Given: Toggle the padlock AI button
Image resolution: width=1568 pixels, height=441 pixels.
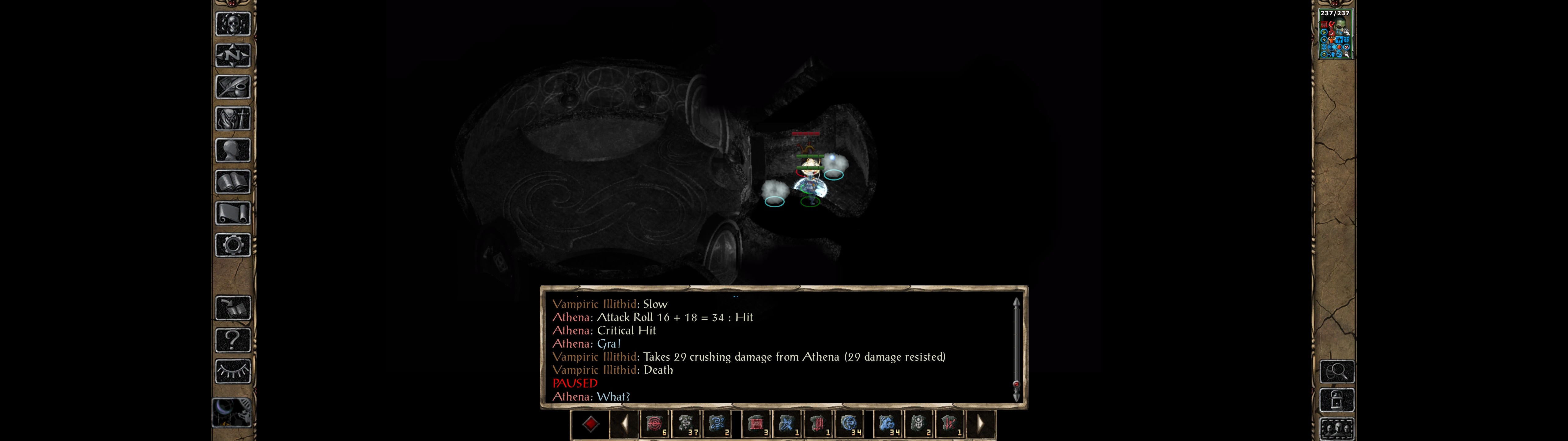Looking at the screenshot, I should [x=1337, y=401].
